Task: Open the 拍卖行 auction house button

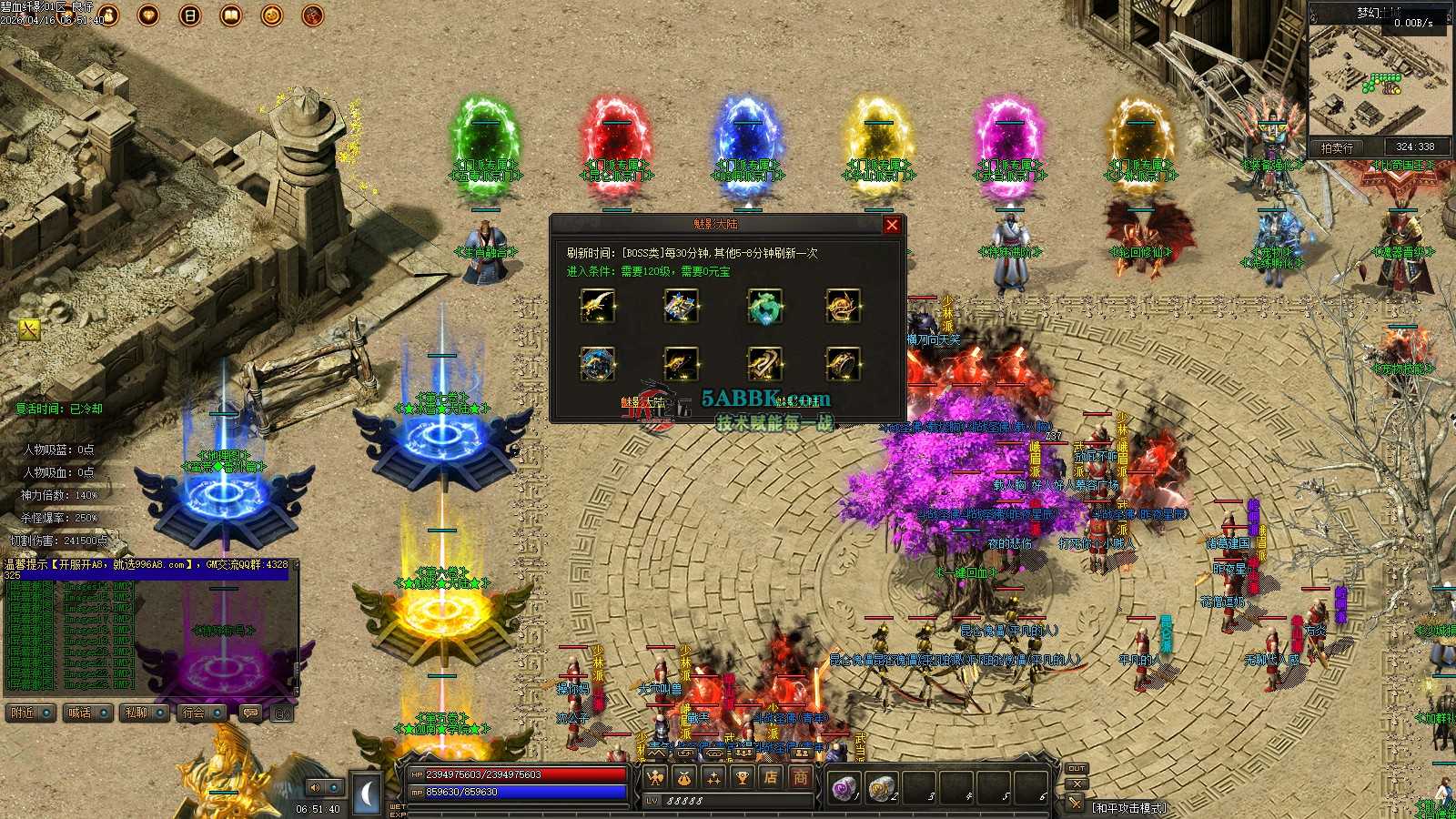Action: (x=1337, y=147)
